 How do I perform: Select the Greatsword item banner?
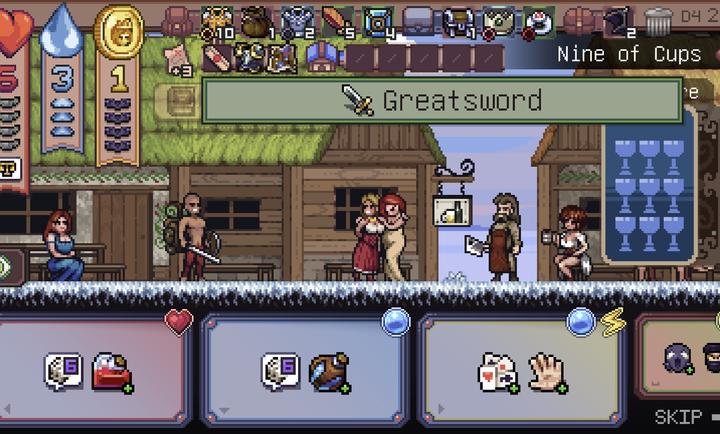442,101
